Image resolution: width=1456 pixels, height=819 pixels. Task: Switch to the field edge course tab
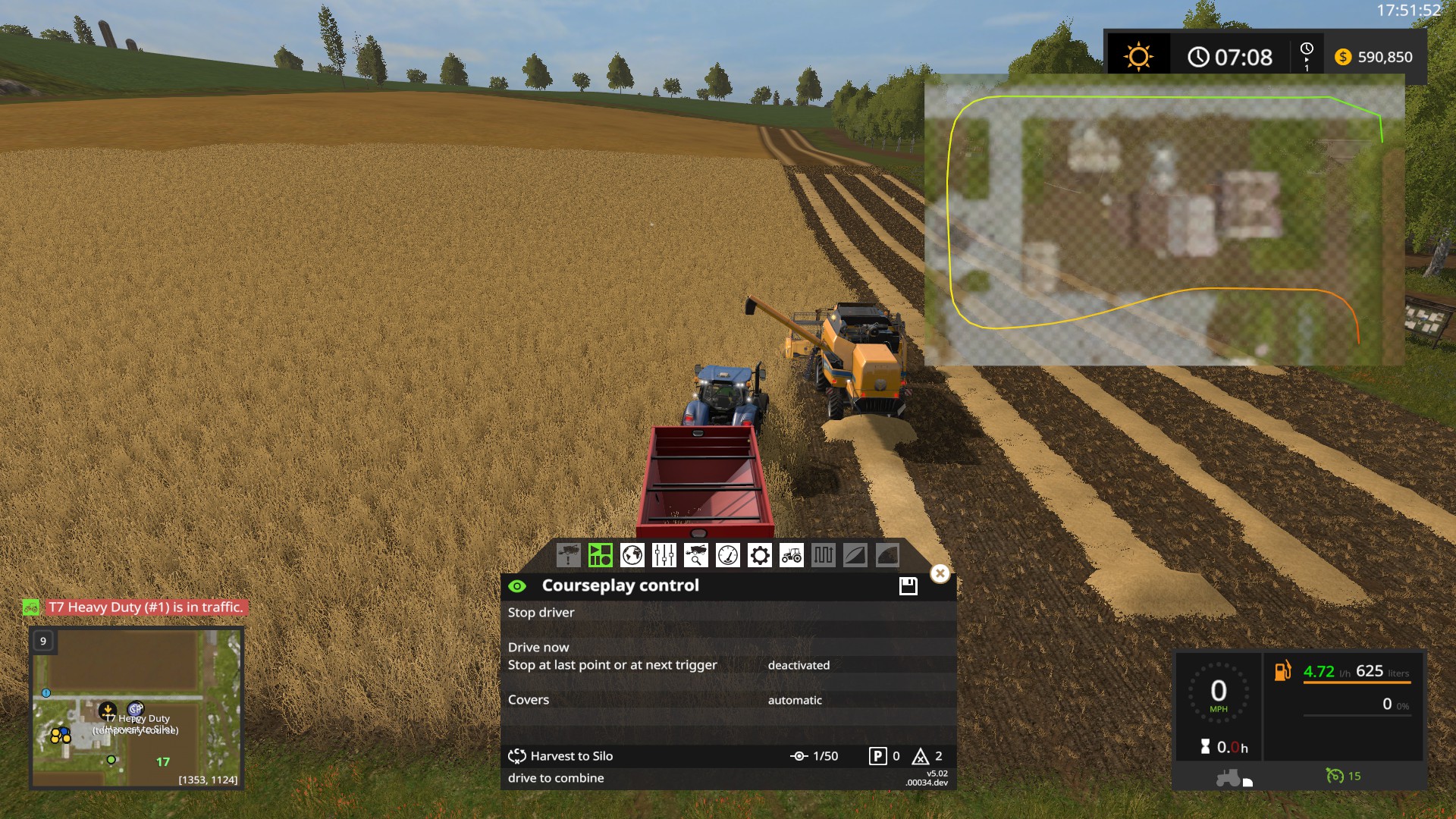click(855, 556)
